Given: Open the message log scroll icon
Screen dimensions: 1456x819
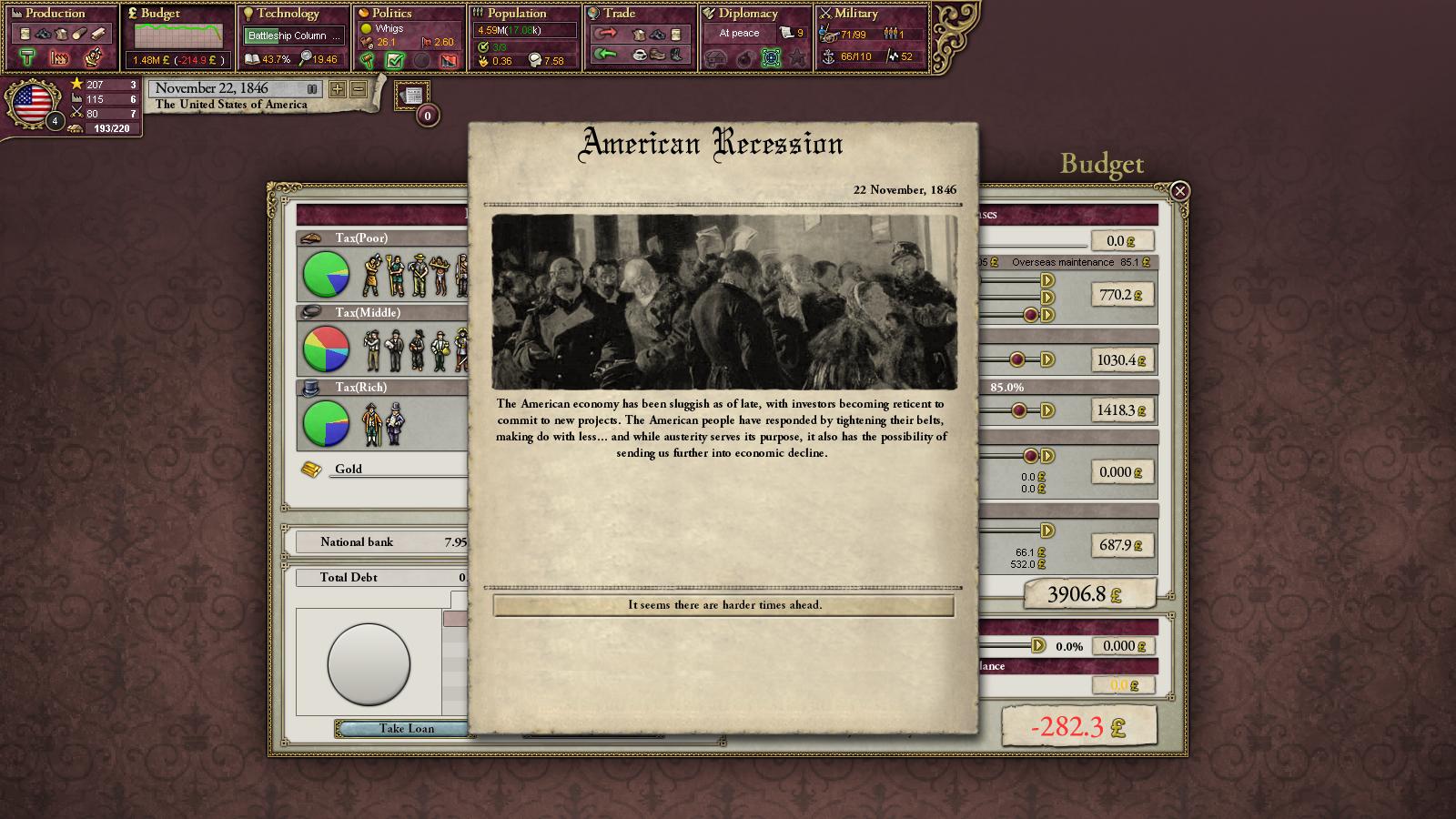Looking at the screenshot, I should click(x=412, y=96).
